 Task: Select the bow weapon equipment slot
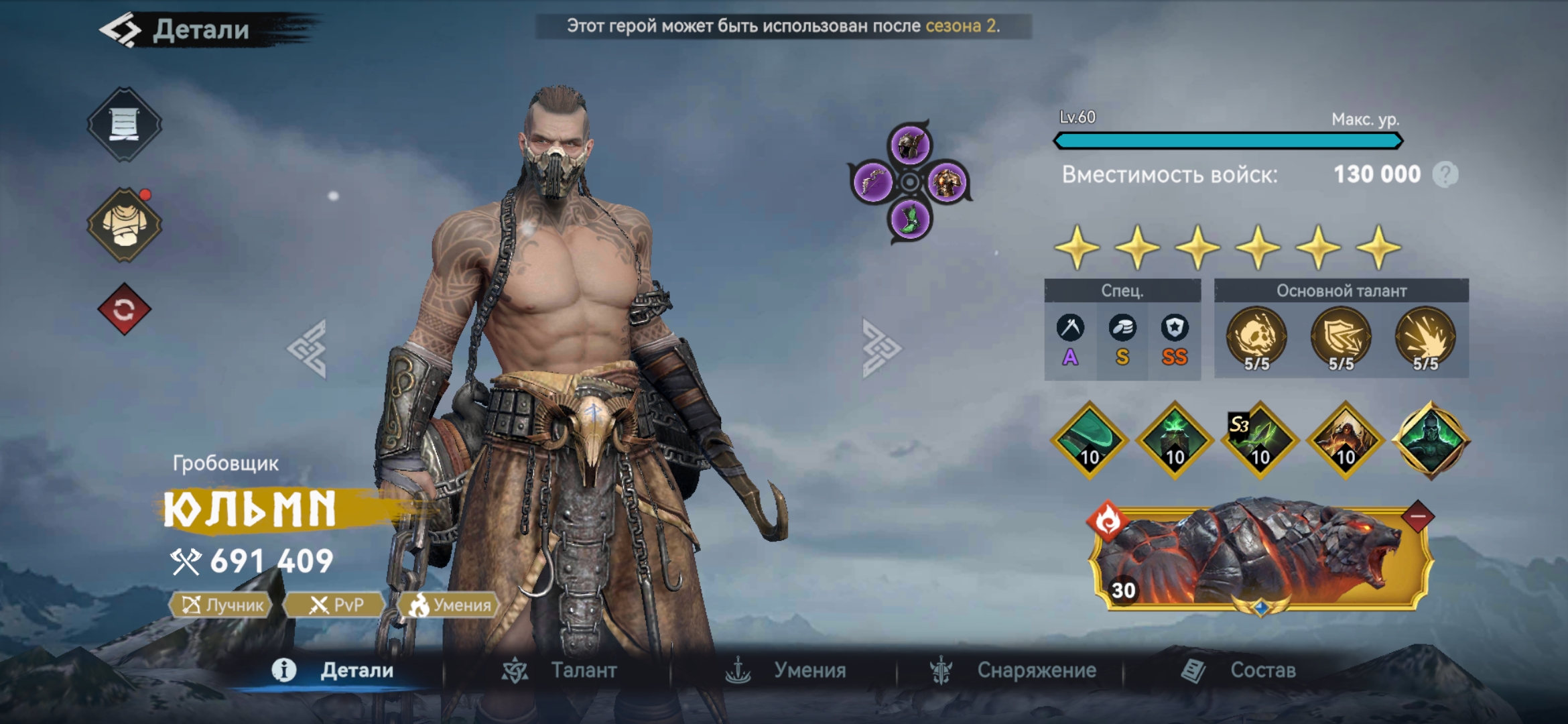872,182
